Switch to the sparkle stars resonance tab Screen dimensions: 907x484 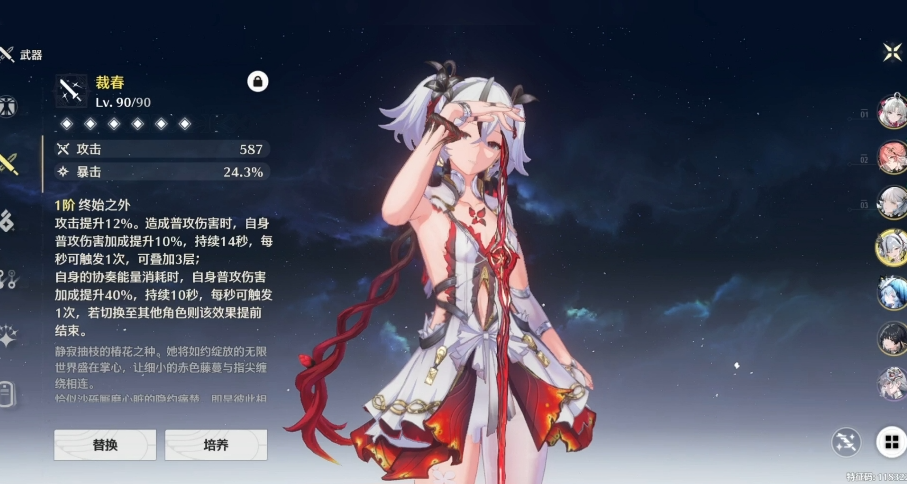click(x=7, y=337)
